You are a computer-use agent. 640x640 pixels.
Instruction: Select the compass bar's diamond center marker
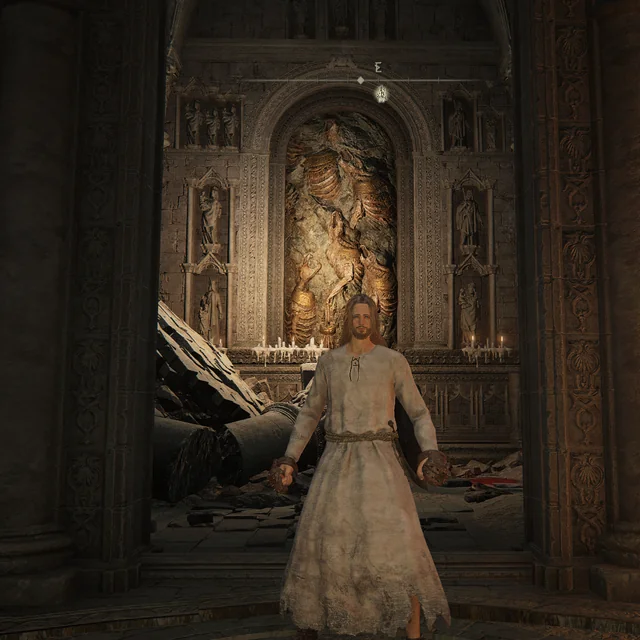pyautogui.click(x=360, y=80)
